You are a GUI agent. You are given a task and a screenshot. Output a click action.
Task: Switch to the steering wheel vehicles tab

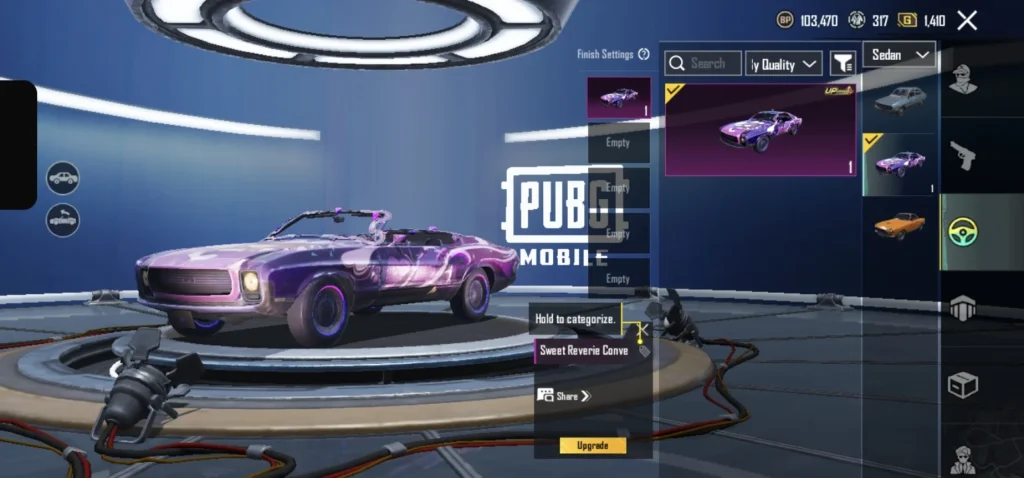963,231
